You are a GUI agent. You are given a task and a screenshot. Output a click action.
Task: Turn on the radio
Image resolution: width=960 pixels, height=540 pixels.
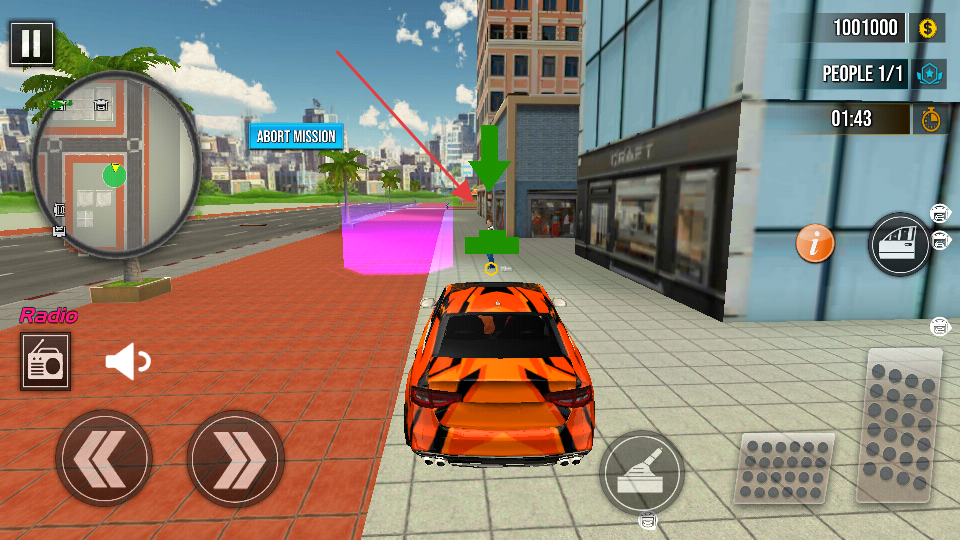pyautogui.click(x=44, y=362)
